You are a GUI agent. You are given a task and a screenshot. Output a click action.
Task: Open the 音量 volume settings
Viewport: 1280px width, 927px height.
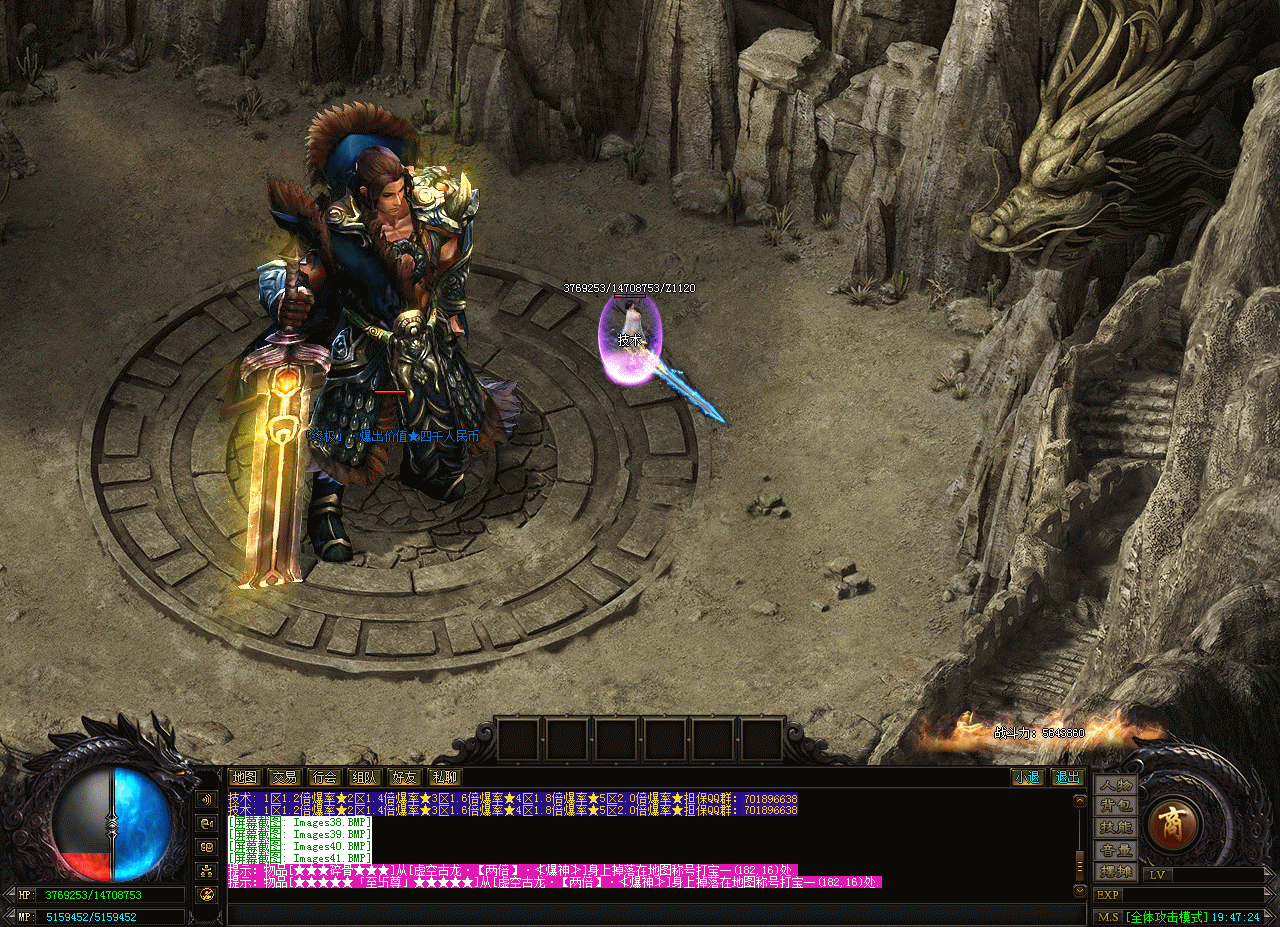(x=1116, y=850)
